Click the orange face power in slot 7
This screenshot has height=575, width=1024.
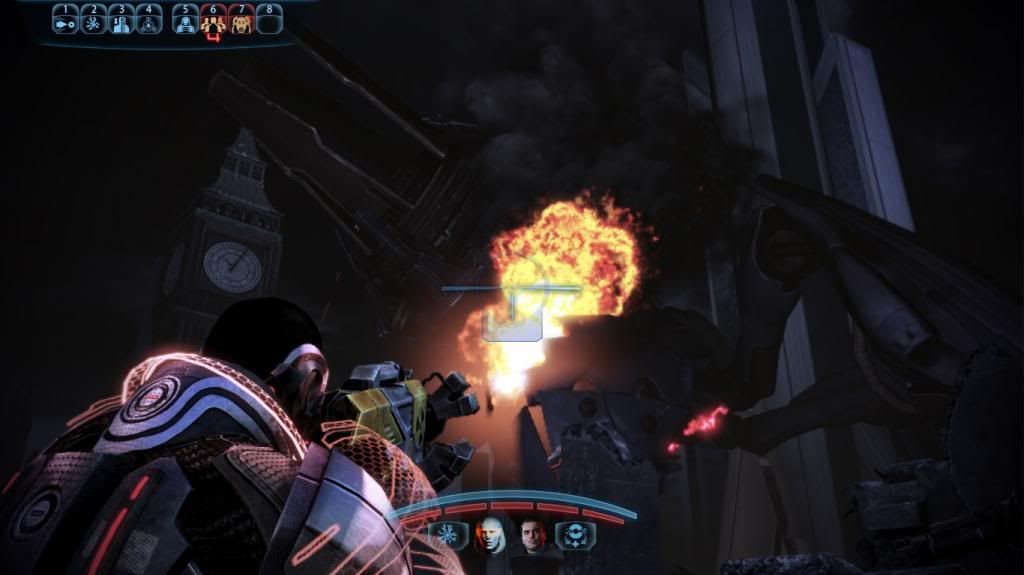tap(241, 21)
